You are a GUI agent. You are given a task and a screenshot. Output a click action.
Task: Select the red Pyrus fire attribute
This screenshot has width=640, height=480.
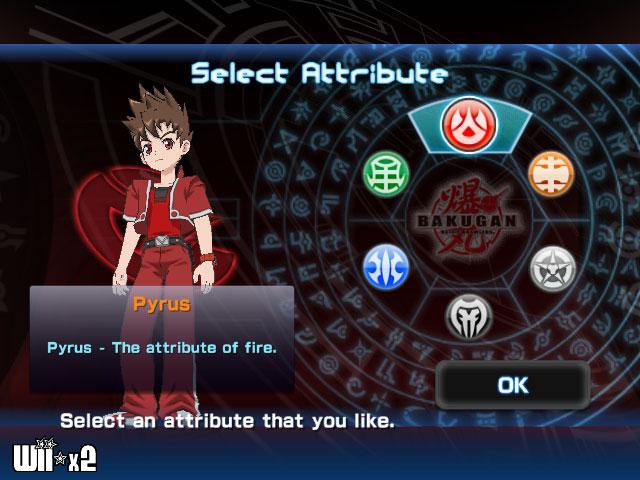click(x=463, y=123)
